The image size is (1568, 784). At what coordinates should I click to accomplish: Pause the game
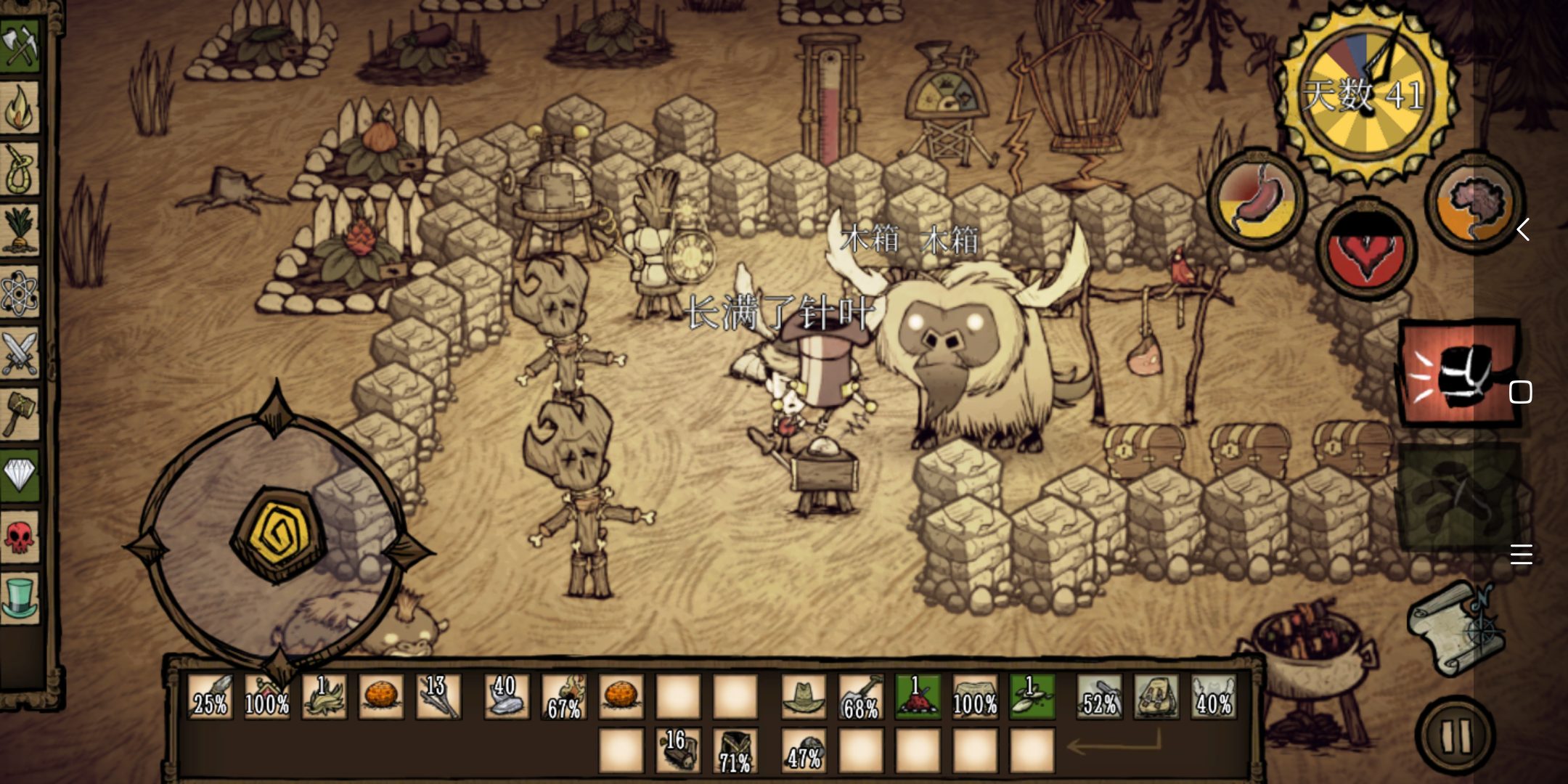(1455, 735)
